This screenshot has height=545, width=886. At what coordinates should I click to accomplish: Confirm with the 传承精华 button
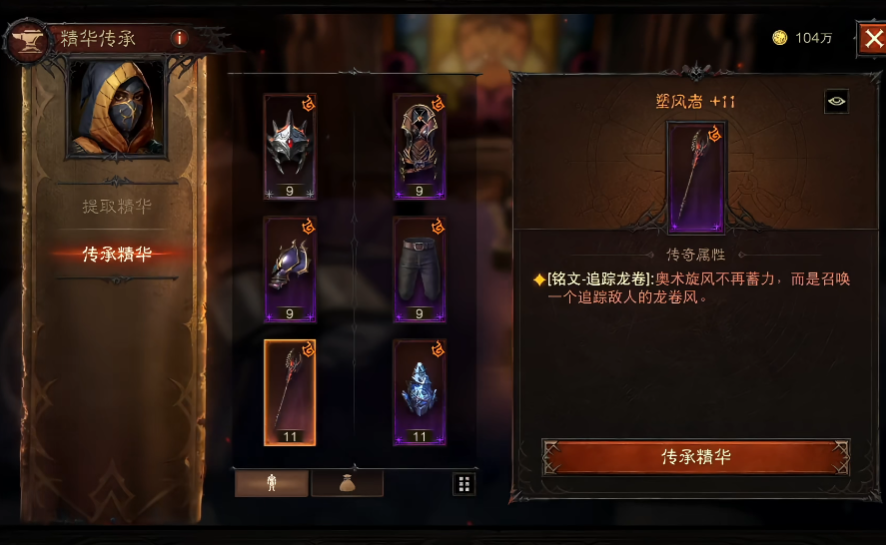[696, 457]
